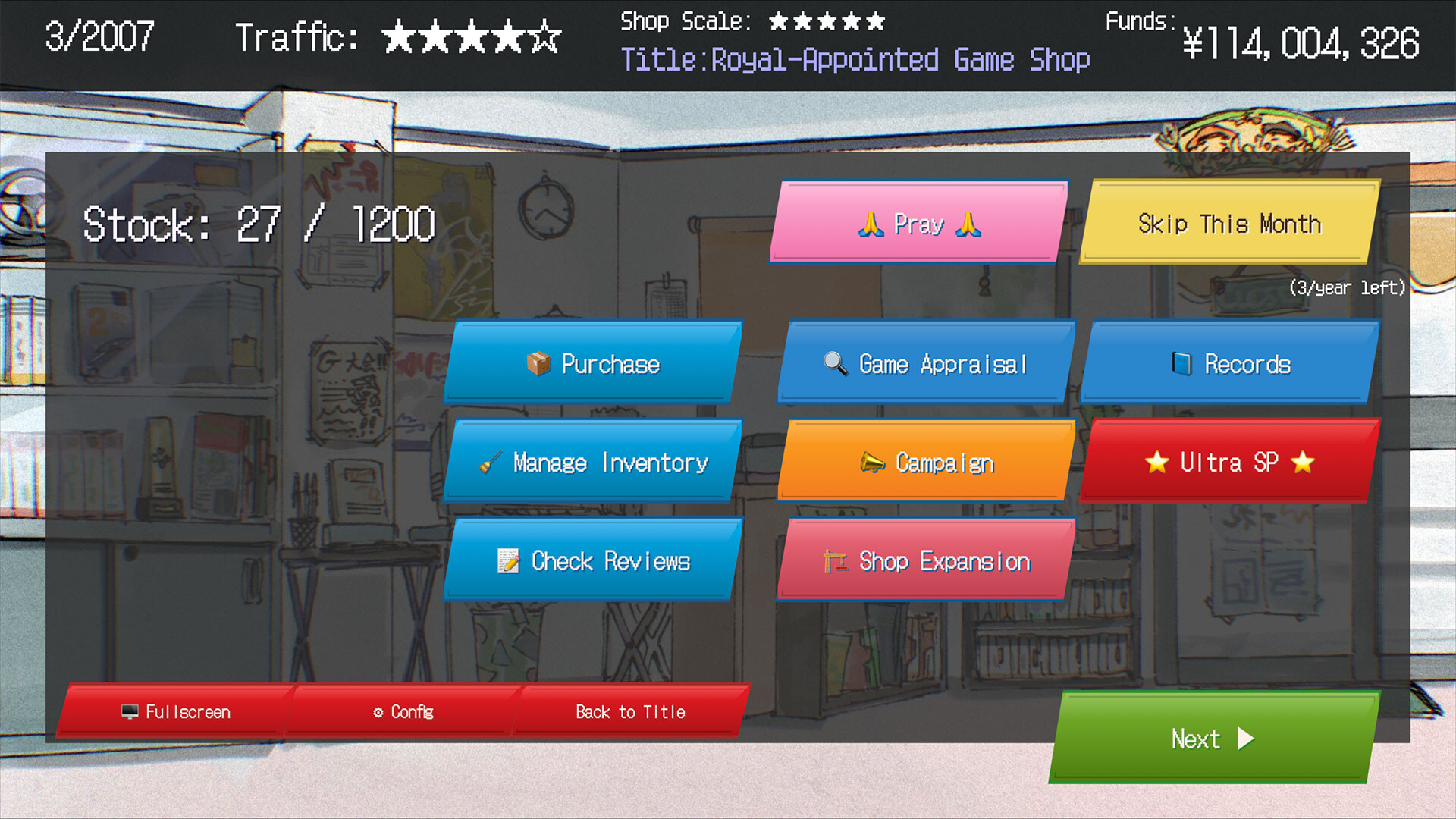
Task: Select the magnifying glass Game Appraisal icon
Action: coord(836,364)
